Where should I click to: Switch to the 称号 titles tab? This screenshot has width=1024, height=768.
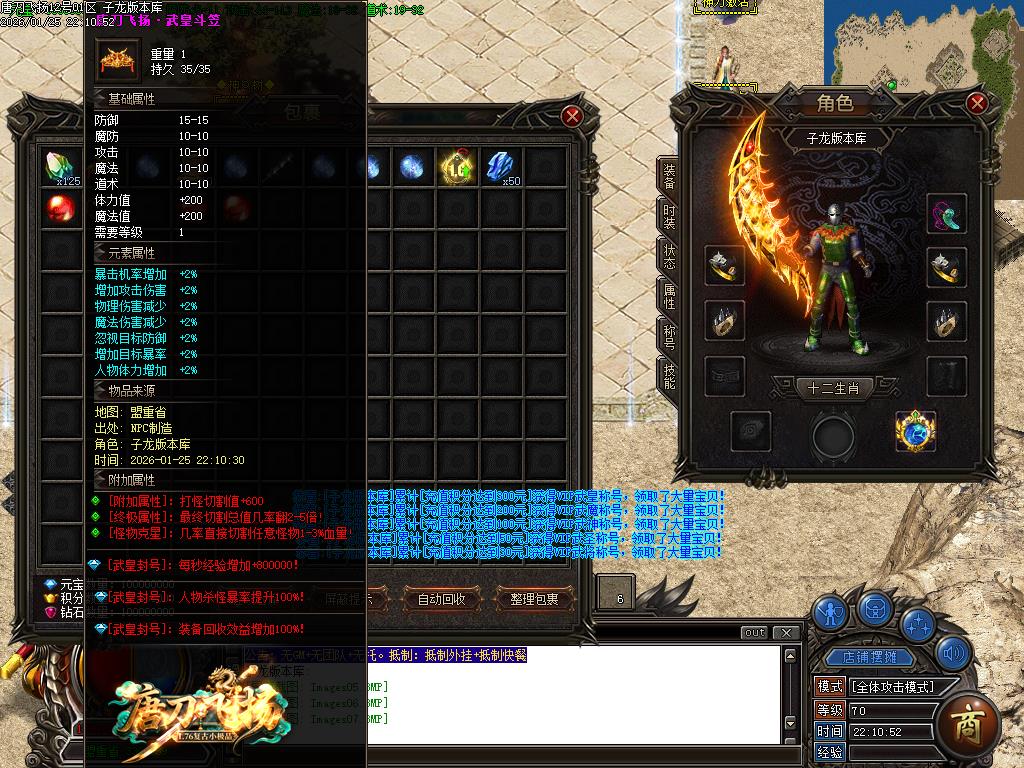[x=669, y=336]
